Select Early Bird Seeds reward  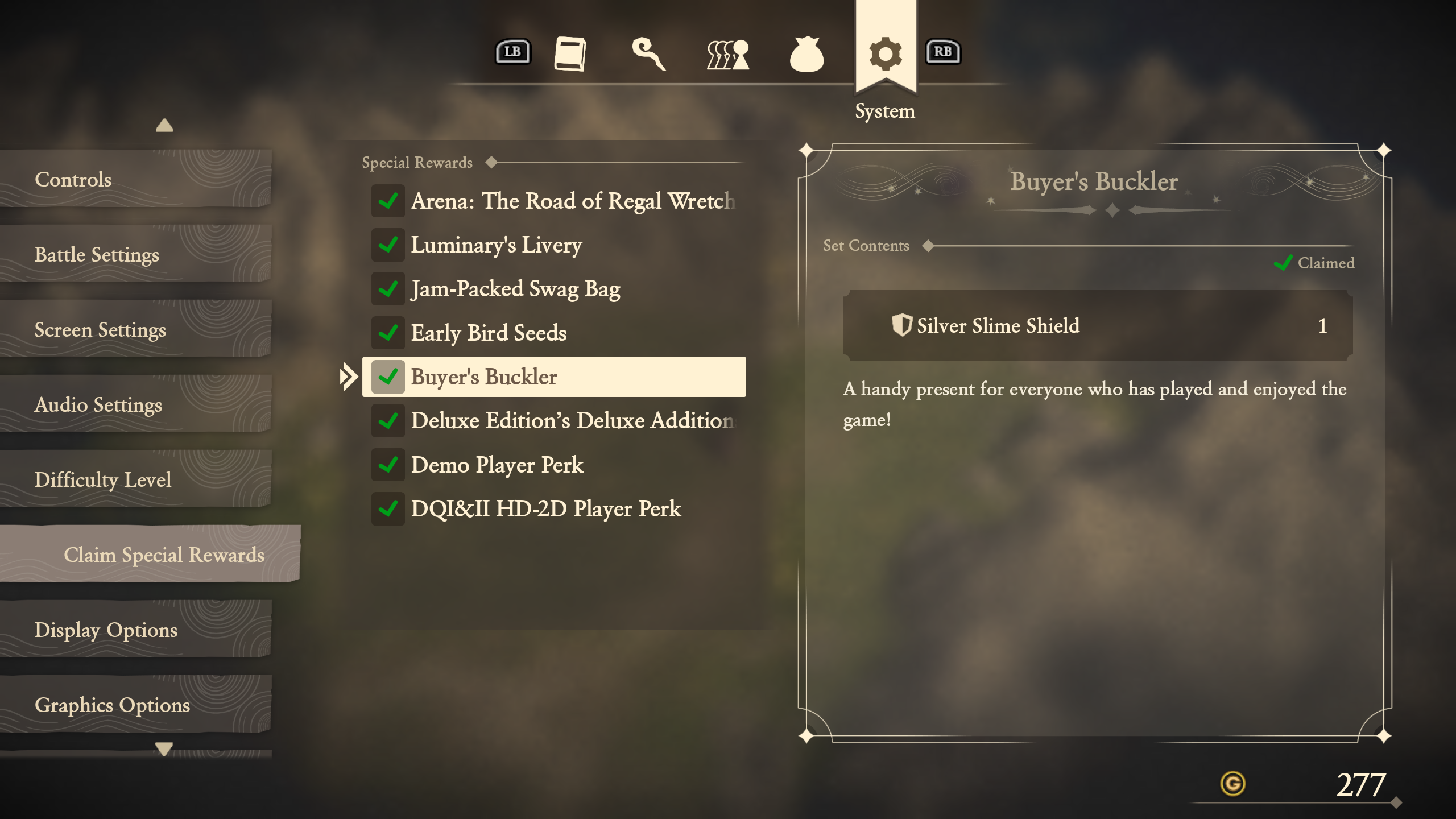pyautogui.click(x=554, y=333)
